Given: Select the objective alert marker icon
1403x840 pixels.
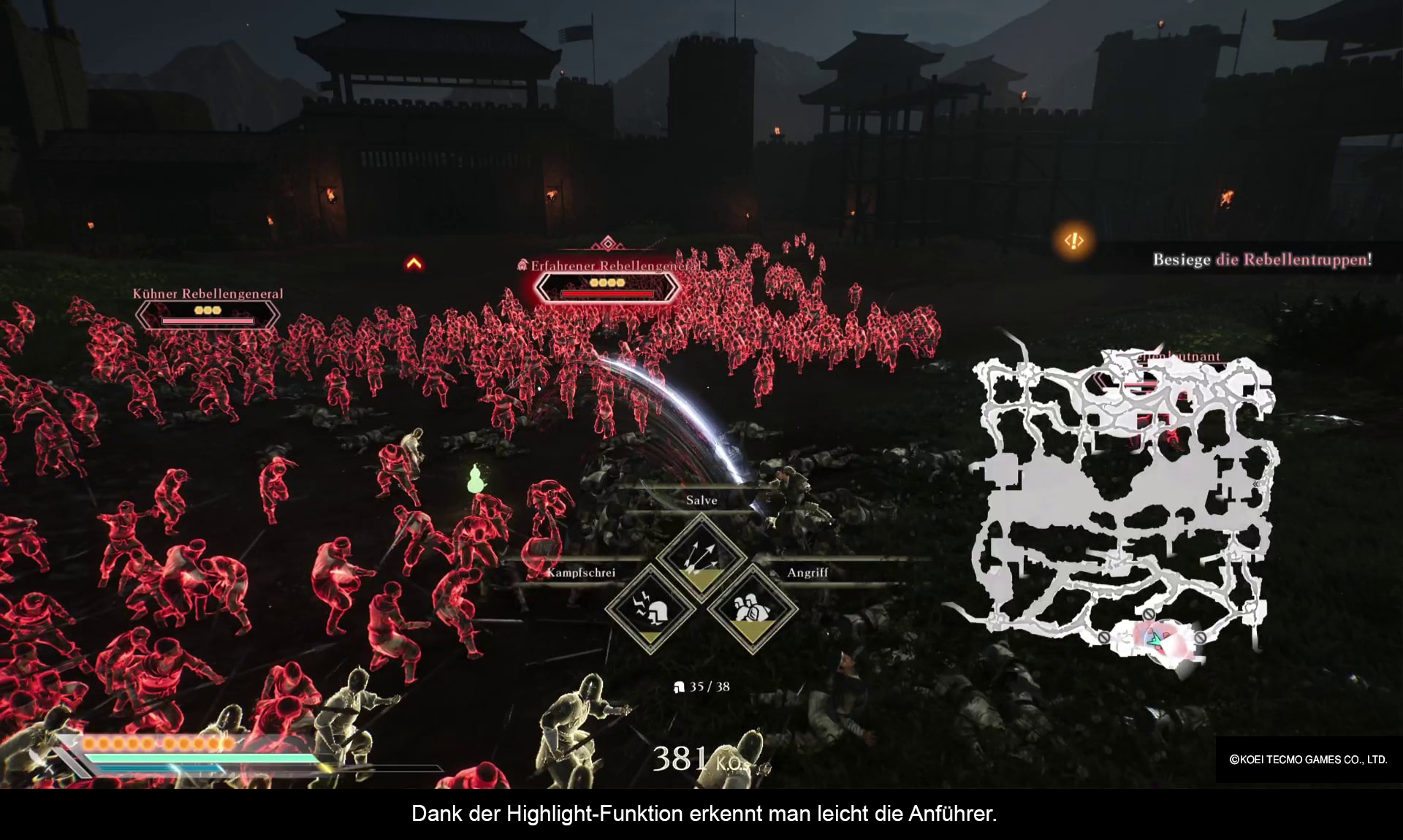Looking at the screenshot, I should click(x=1073, y=240).
